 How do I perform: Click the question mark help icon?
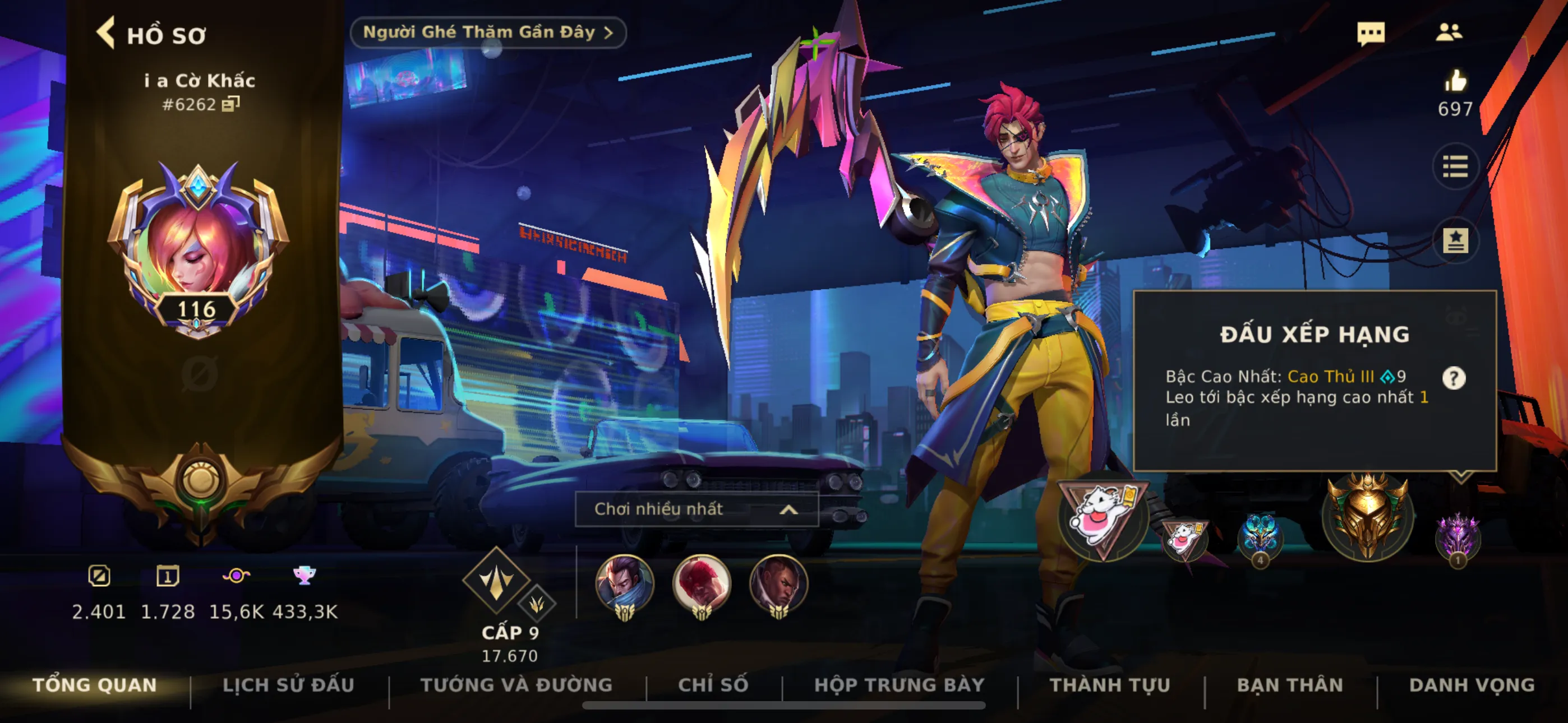click(1454, 378)
